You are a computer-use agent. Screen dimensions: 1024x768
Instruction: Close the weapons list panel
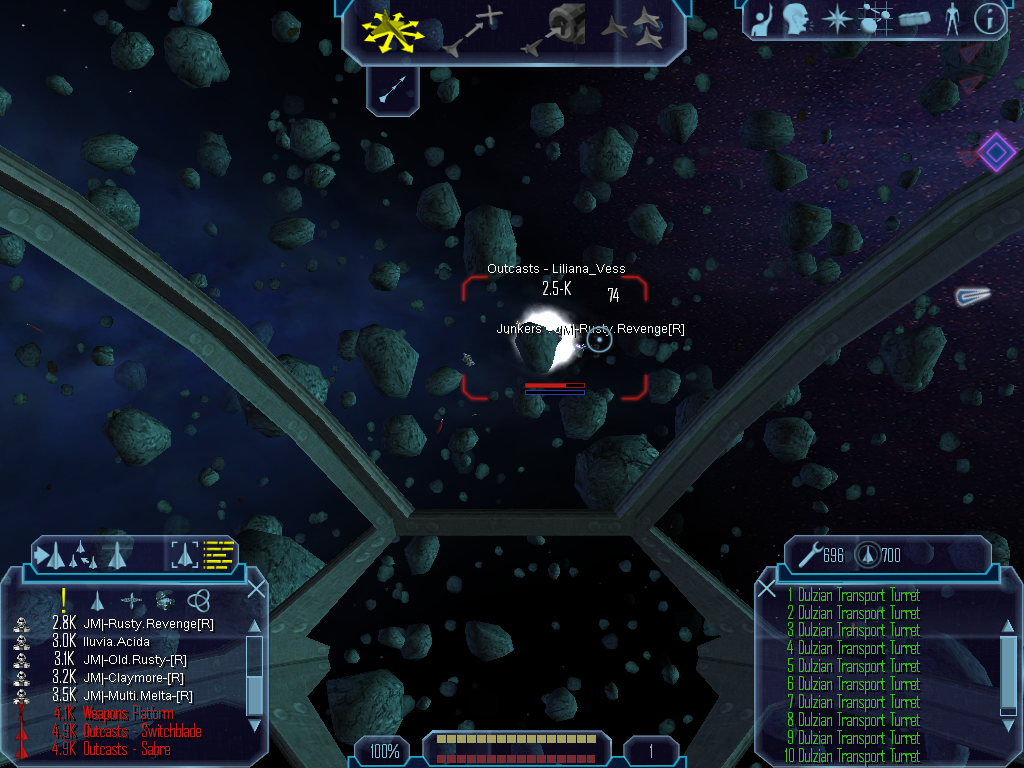click(x=767, y=589)
